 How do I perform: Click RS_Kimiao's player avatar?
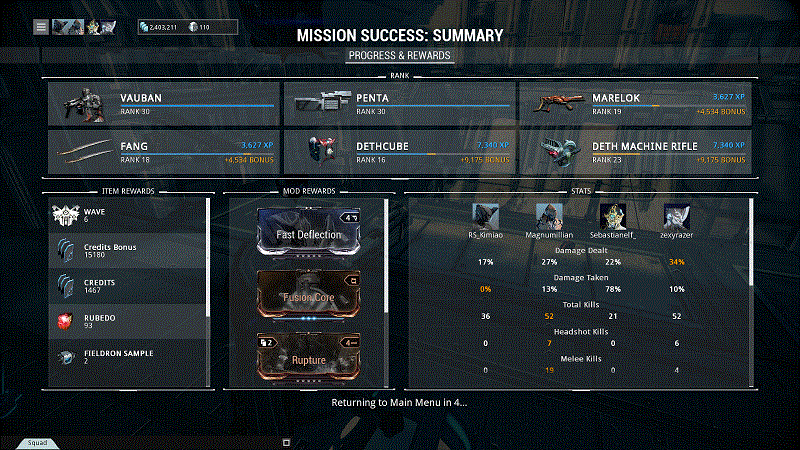pos(486,216)
